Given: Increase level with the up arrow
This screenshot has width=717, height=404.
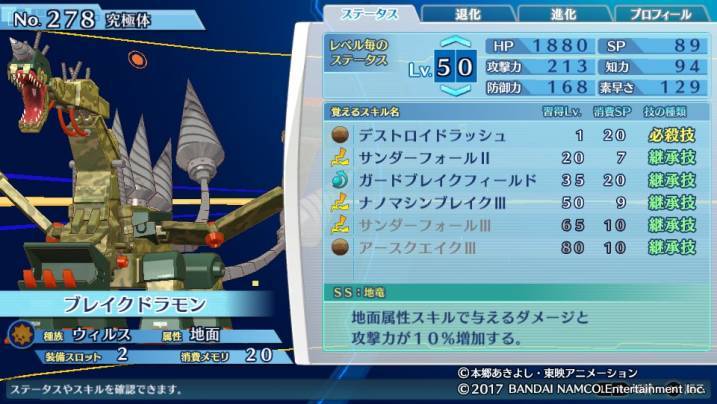Looking at the screenshot, I should [455, 44].
